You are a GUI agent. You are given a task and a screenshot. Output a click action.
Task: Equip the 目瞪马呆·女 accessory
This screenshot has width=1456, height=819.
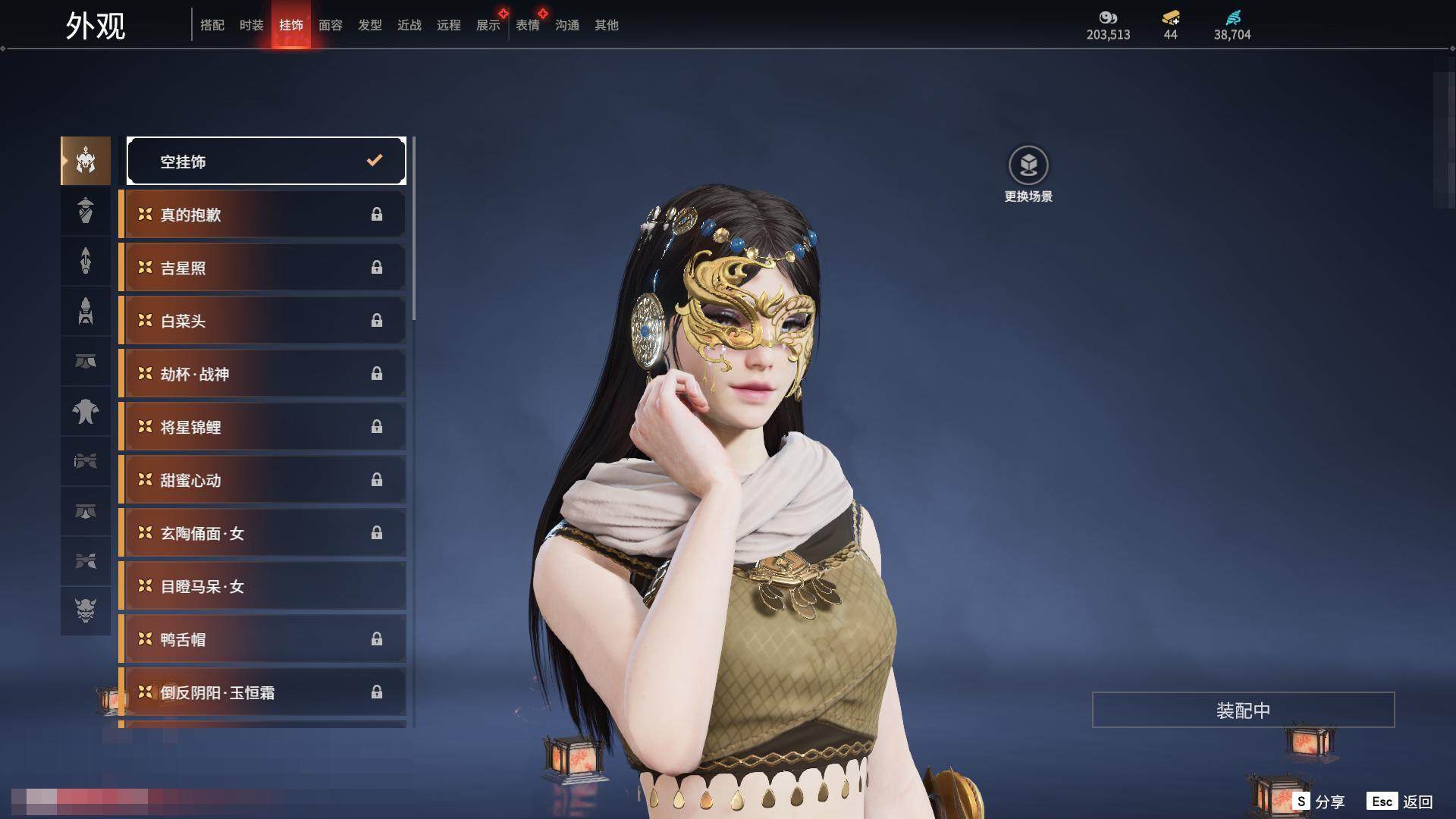262,586
